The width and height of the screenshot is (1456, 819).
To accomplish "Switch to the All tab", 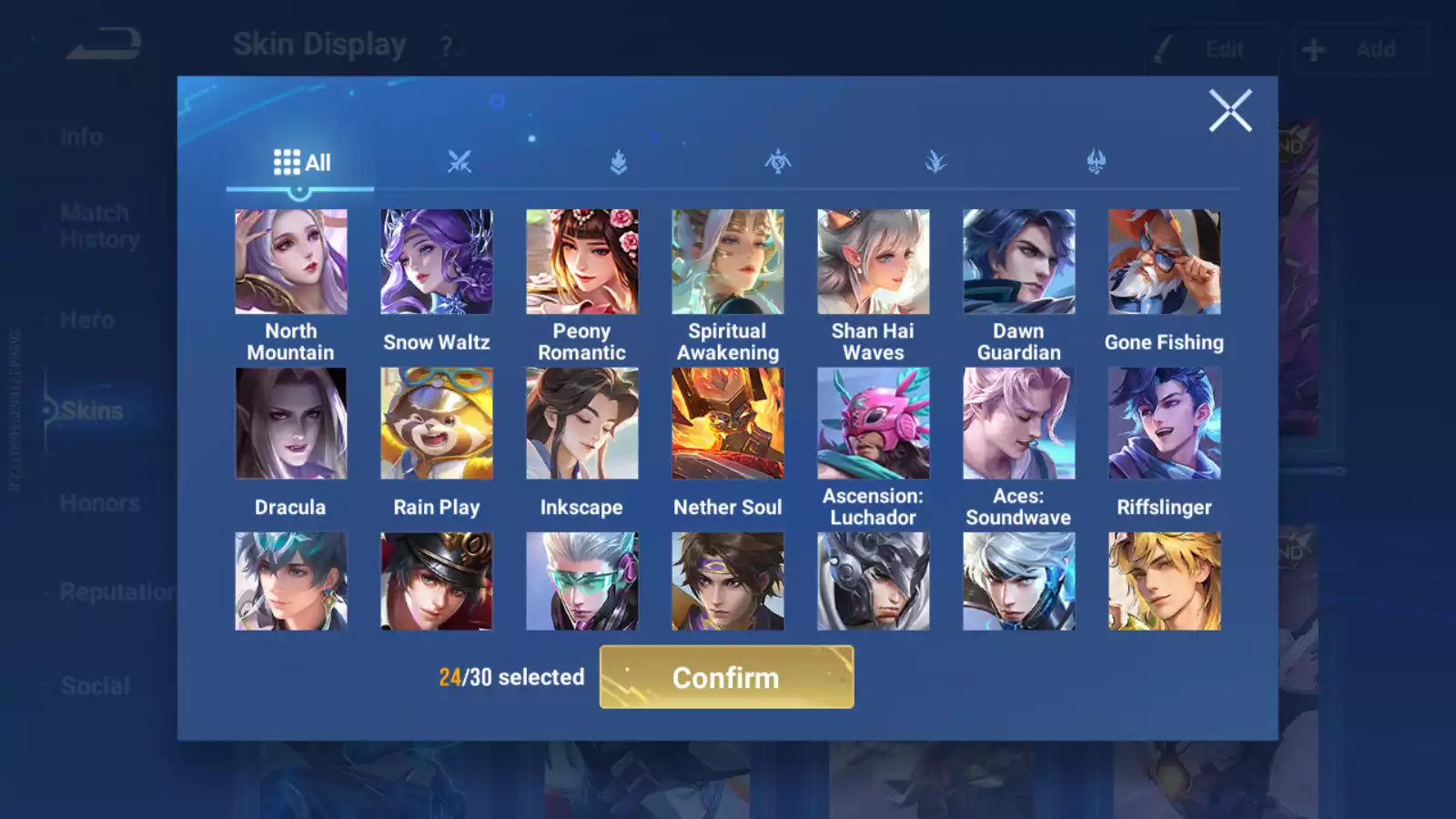I will tap(300, 161).
